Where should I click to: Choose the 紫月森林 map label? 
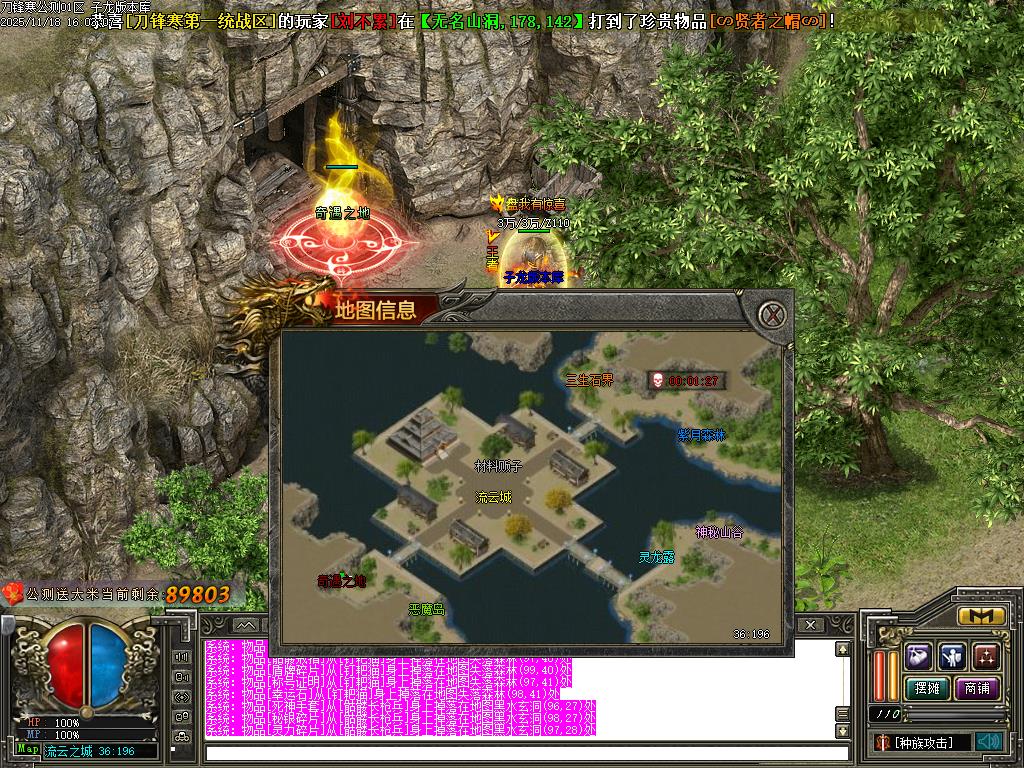pyautogui.click(x=701, y=435)
